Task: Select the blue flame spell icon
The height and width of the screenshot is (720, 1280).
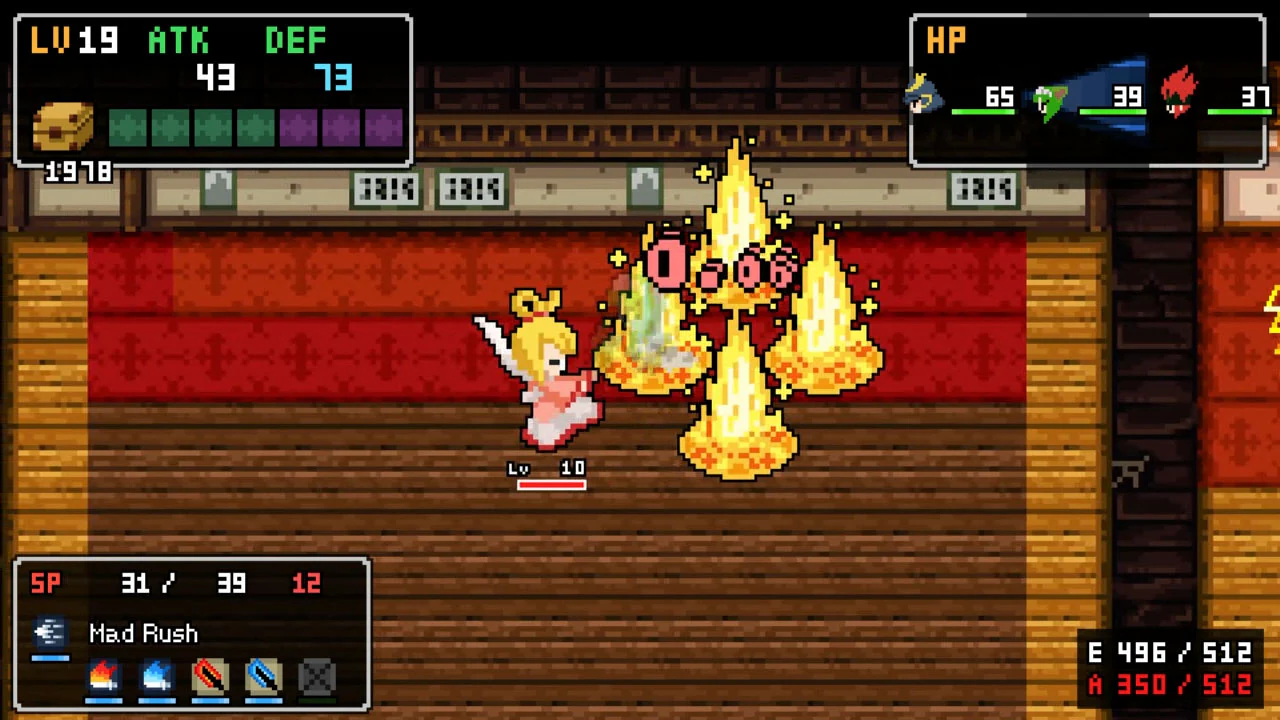Action: (x=157, y=678)
